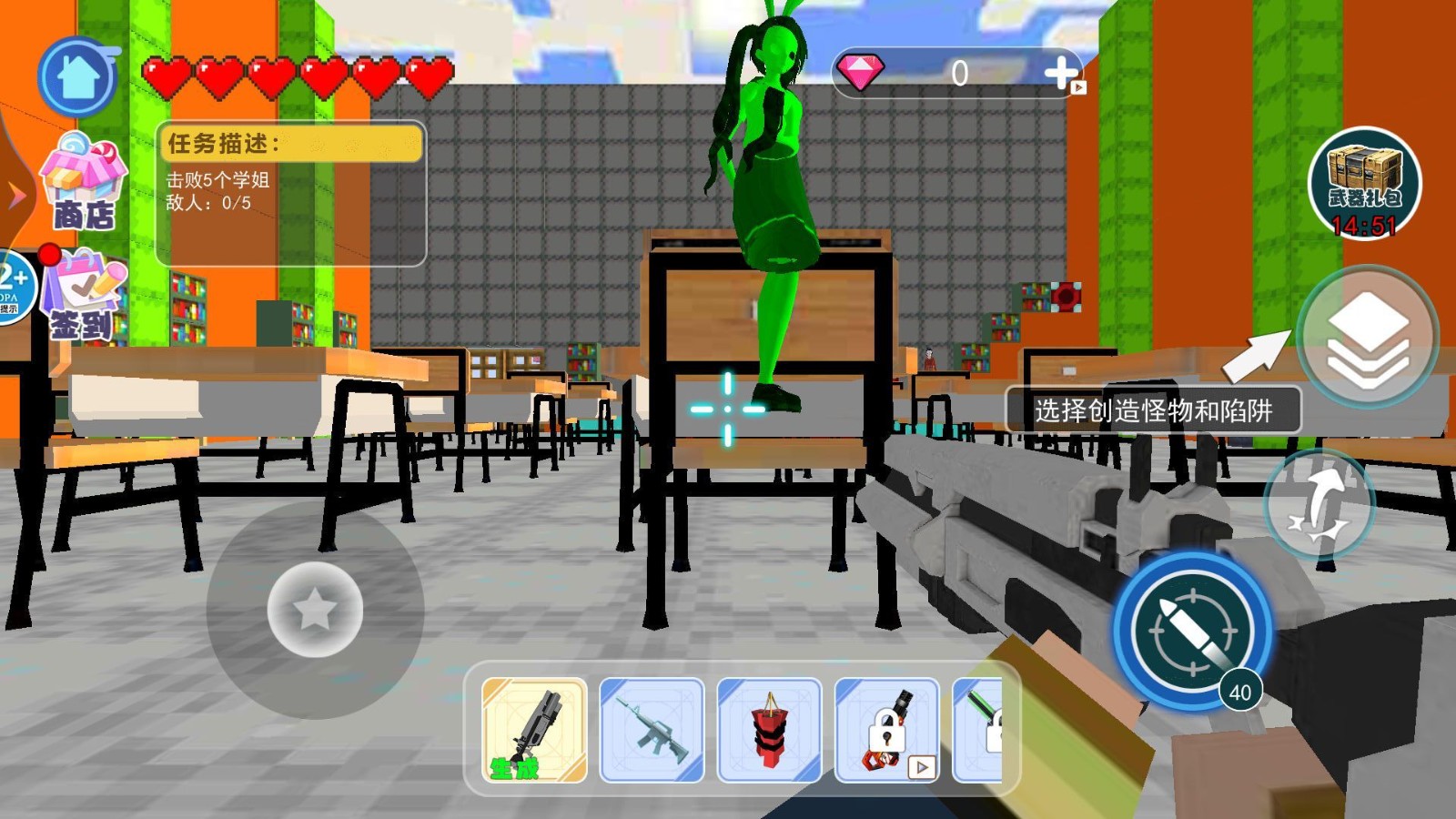The height and width of the screenshot is (819, 1456).
Task: Tap the home button
Action: coord(77,77)
